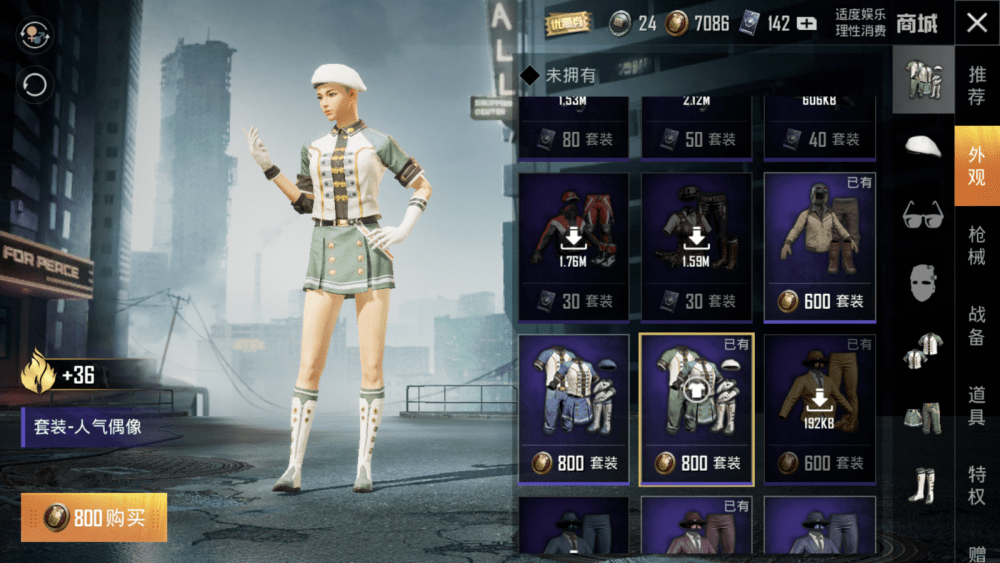1000x563 pixels.
Task: Switch character gender with the gender swap icon
Action: click(35, 37)
